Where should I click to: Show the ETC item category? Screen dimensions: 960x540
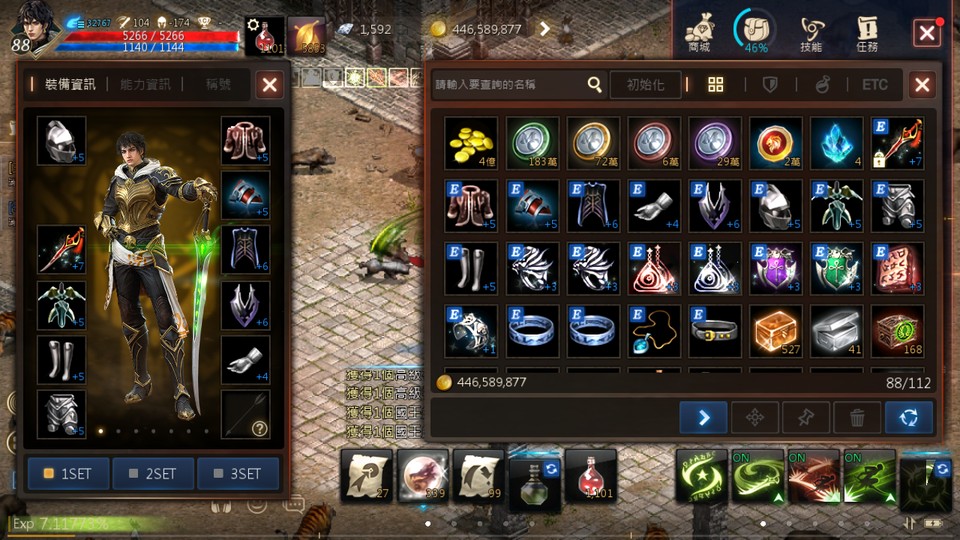point(875,85)
